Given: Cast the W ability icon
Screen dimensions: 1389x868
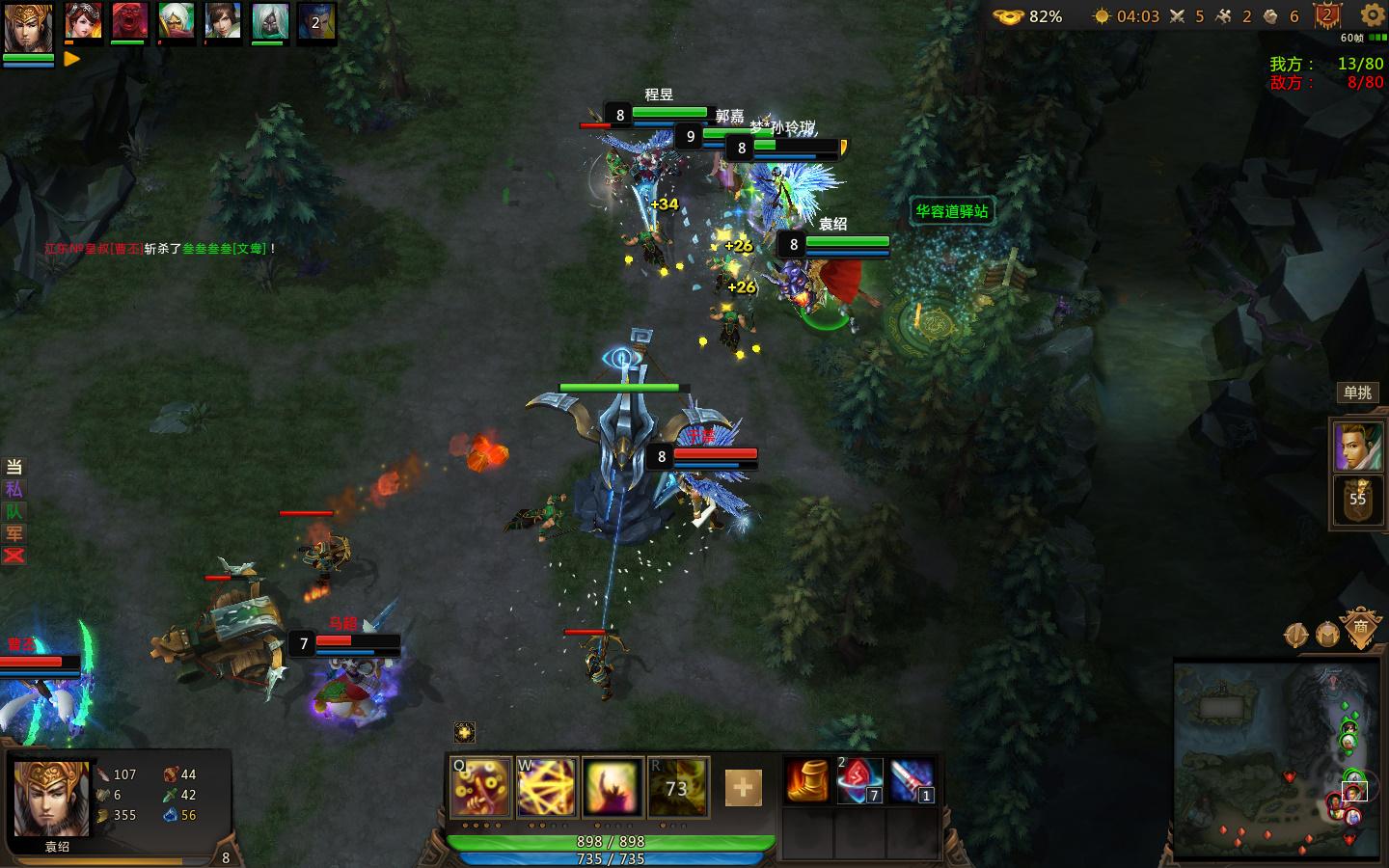Looking at the screenshot, I should [546, 788].
